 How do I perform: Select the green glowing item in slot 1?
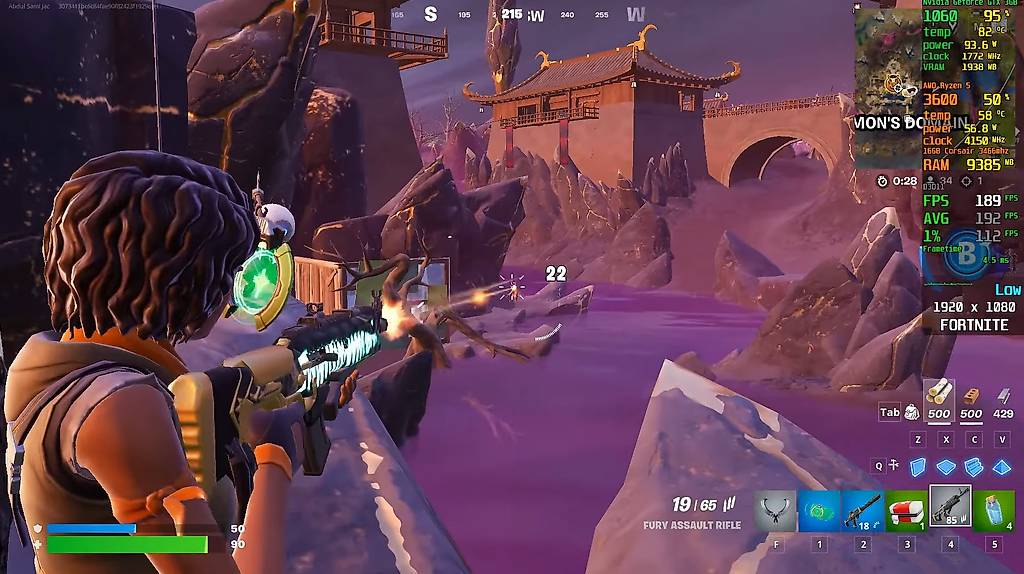pos(819,509)
